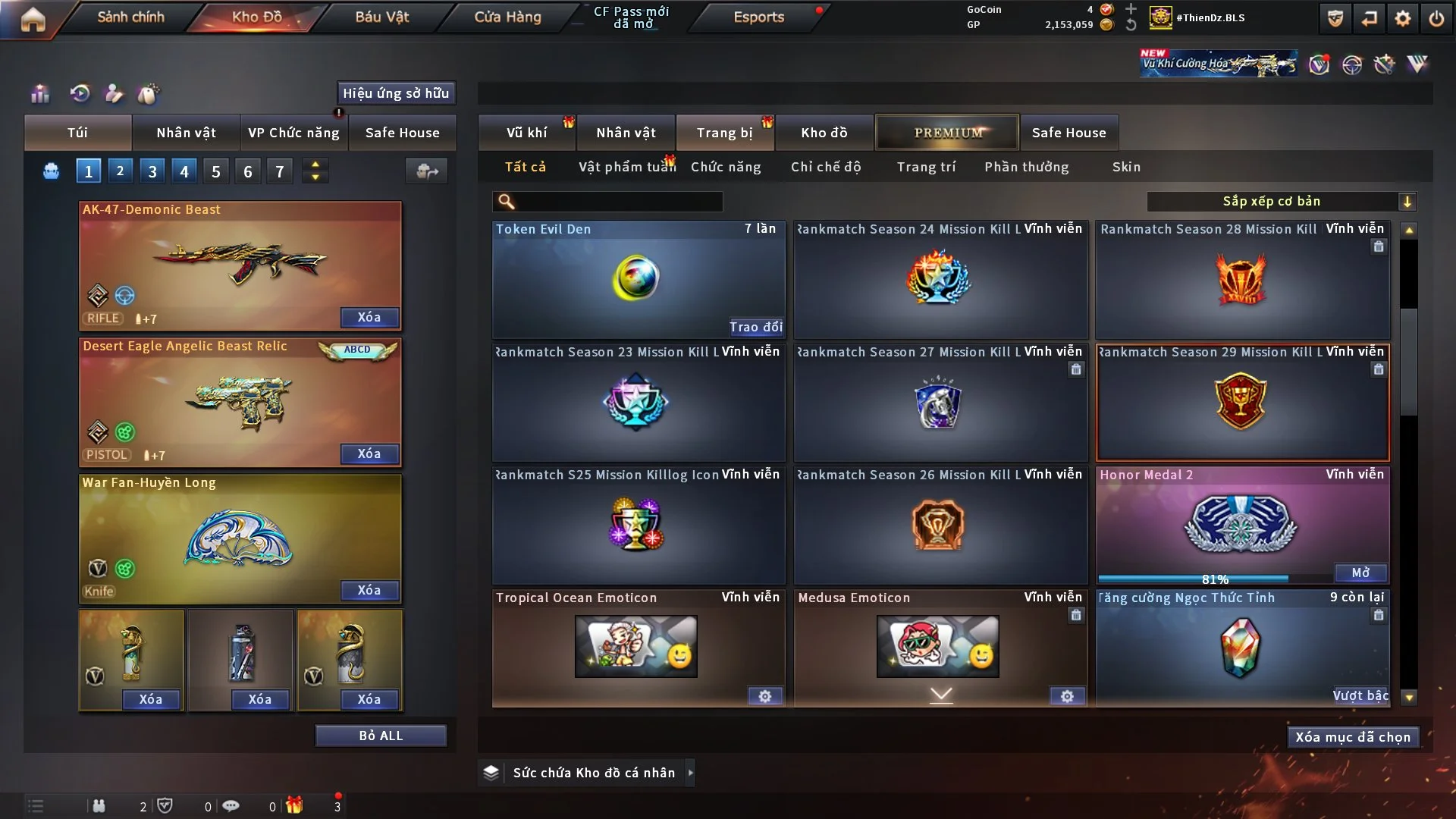Switch to the Safe House storage tab
This screenshot has width=1456, height=819.
(x=1068, y=133)
